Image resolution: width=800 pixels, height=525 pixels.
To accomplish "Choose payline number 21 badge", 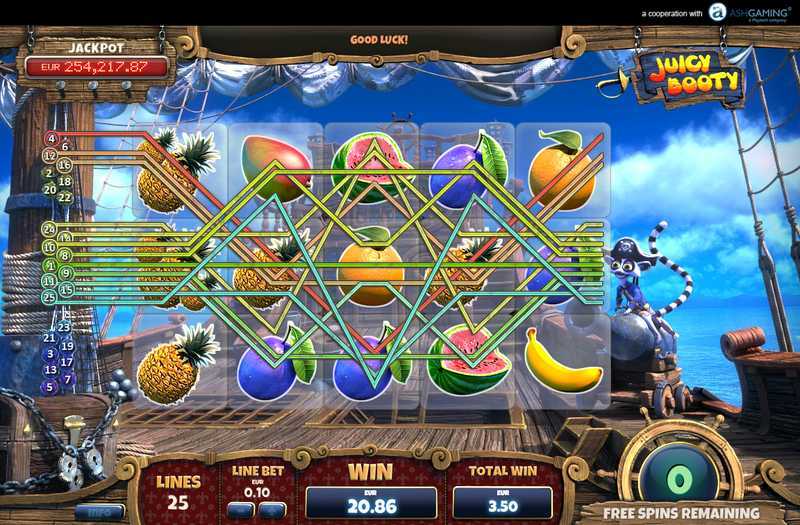I will [49, 338].
